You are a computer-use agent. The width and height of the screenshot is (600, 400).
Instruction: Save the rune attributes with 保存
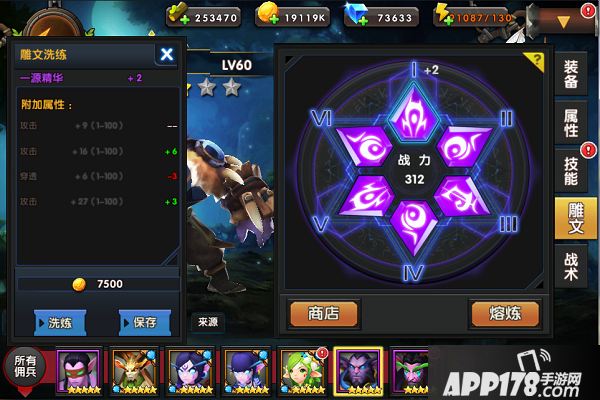click(144, 322)
